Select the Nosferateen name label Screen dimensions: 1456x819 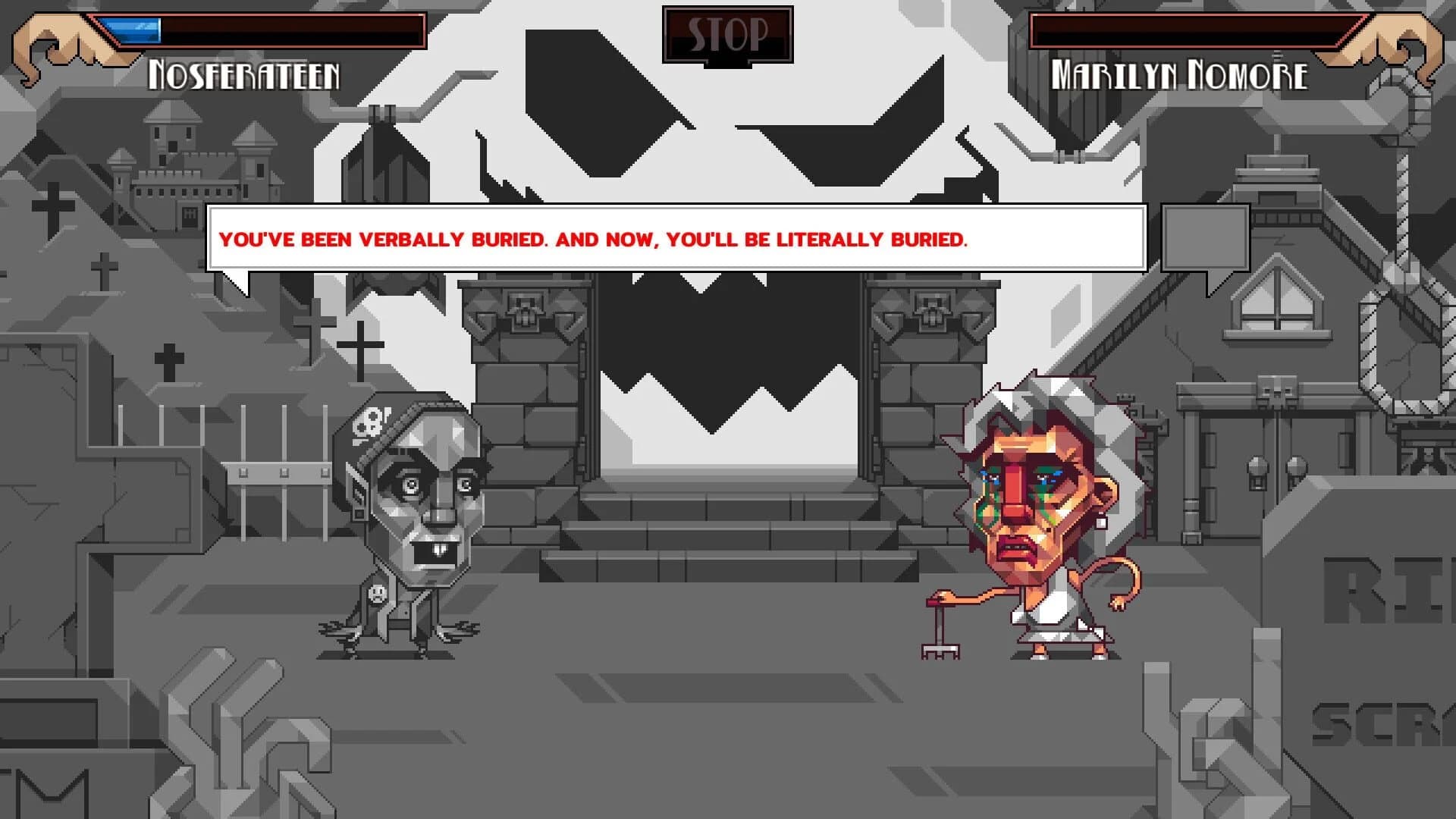click(243, 74)
